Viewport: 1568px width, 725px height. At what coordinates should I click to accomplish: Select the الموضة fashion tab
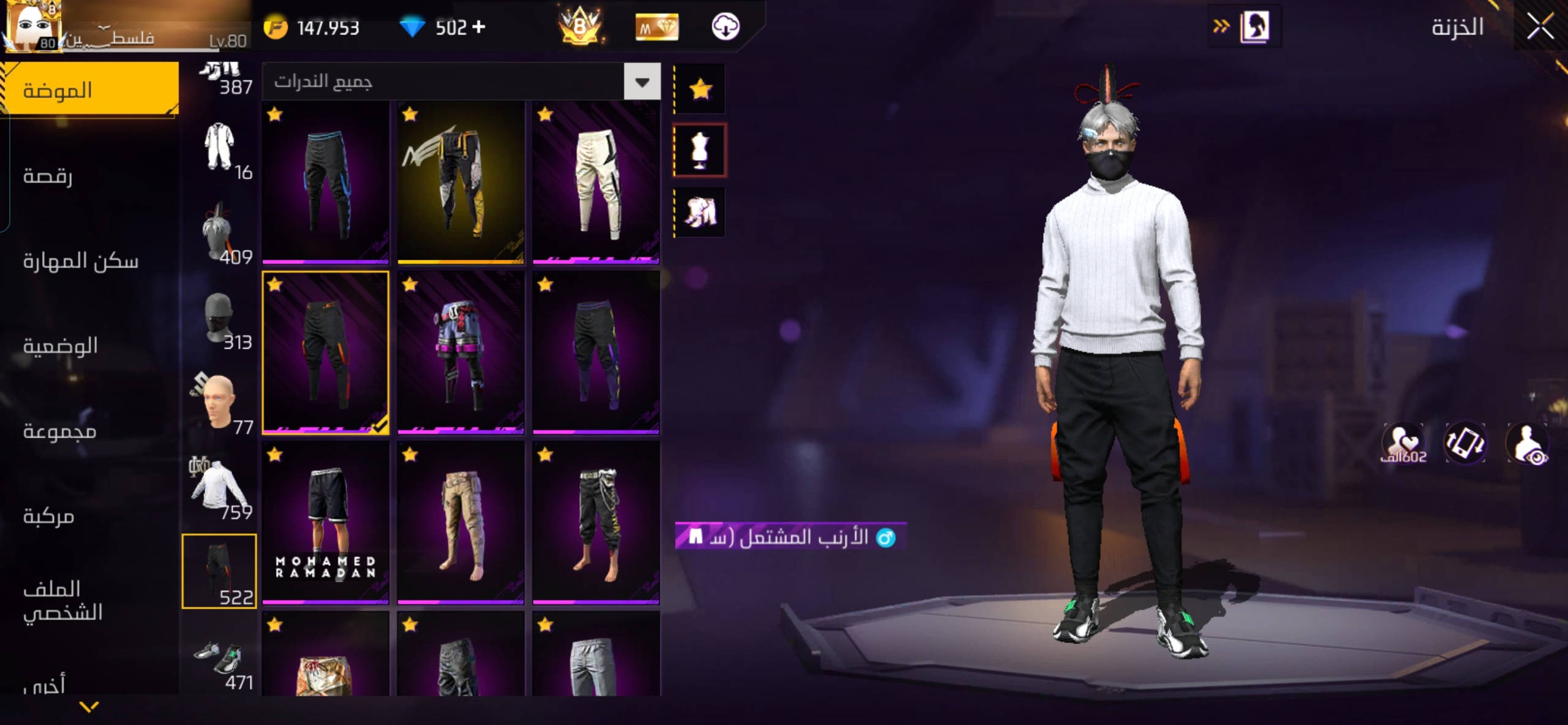click(58, 90)
